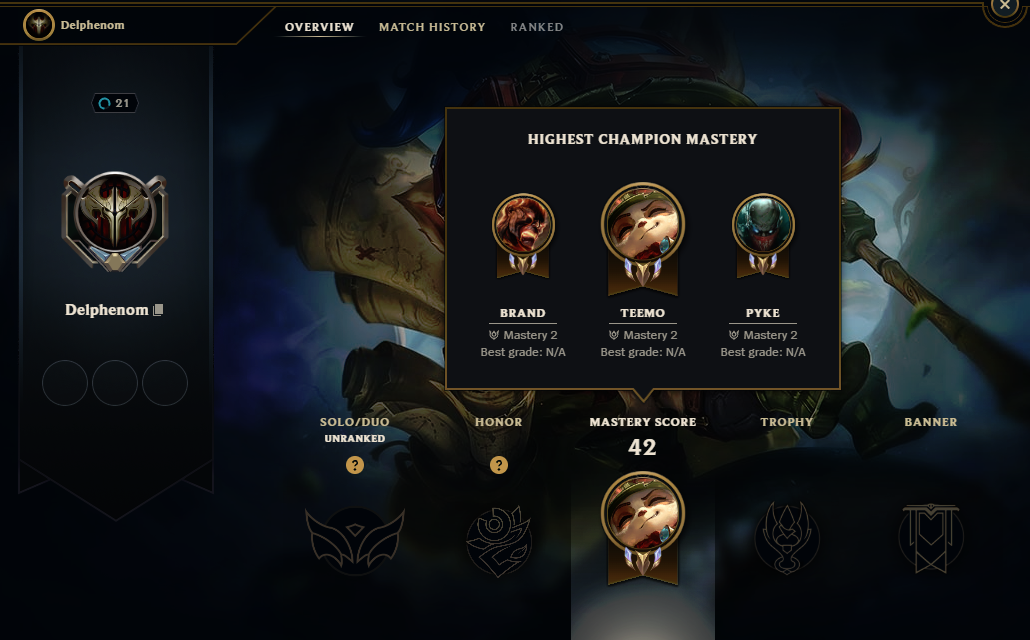1030x640 pixels.
Task: Open the Trophy emblem
Action: [x=787, y=538]
